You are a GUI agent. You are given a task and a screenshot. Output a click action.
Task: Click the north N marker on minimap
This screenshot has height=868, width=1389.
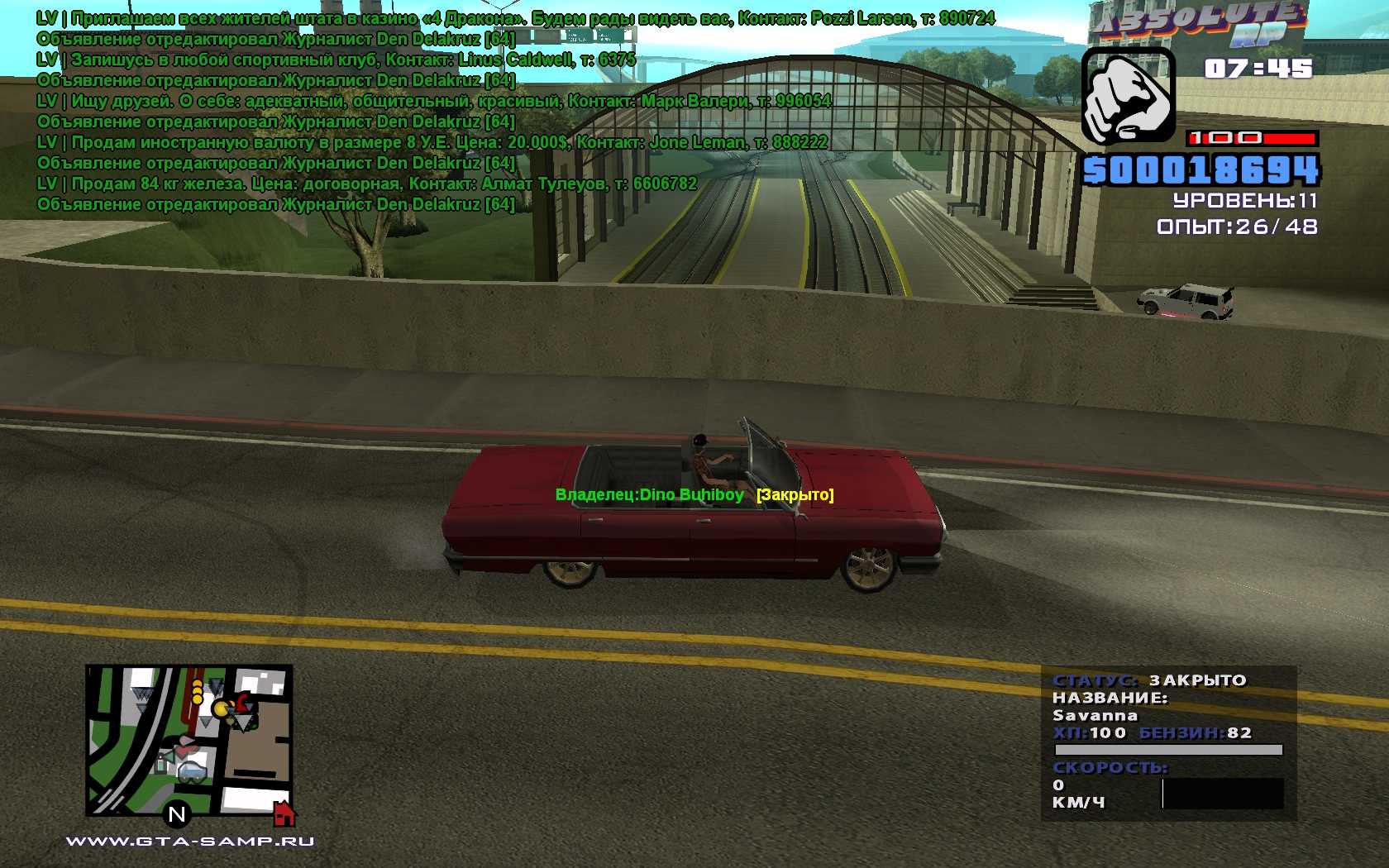(176, 815)
